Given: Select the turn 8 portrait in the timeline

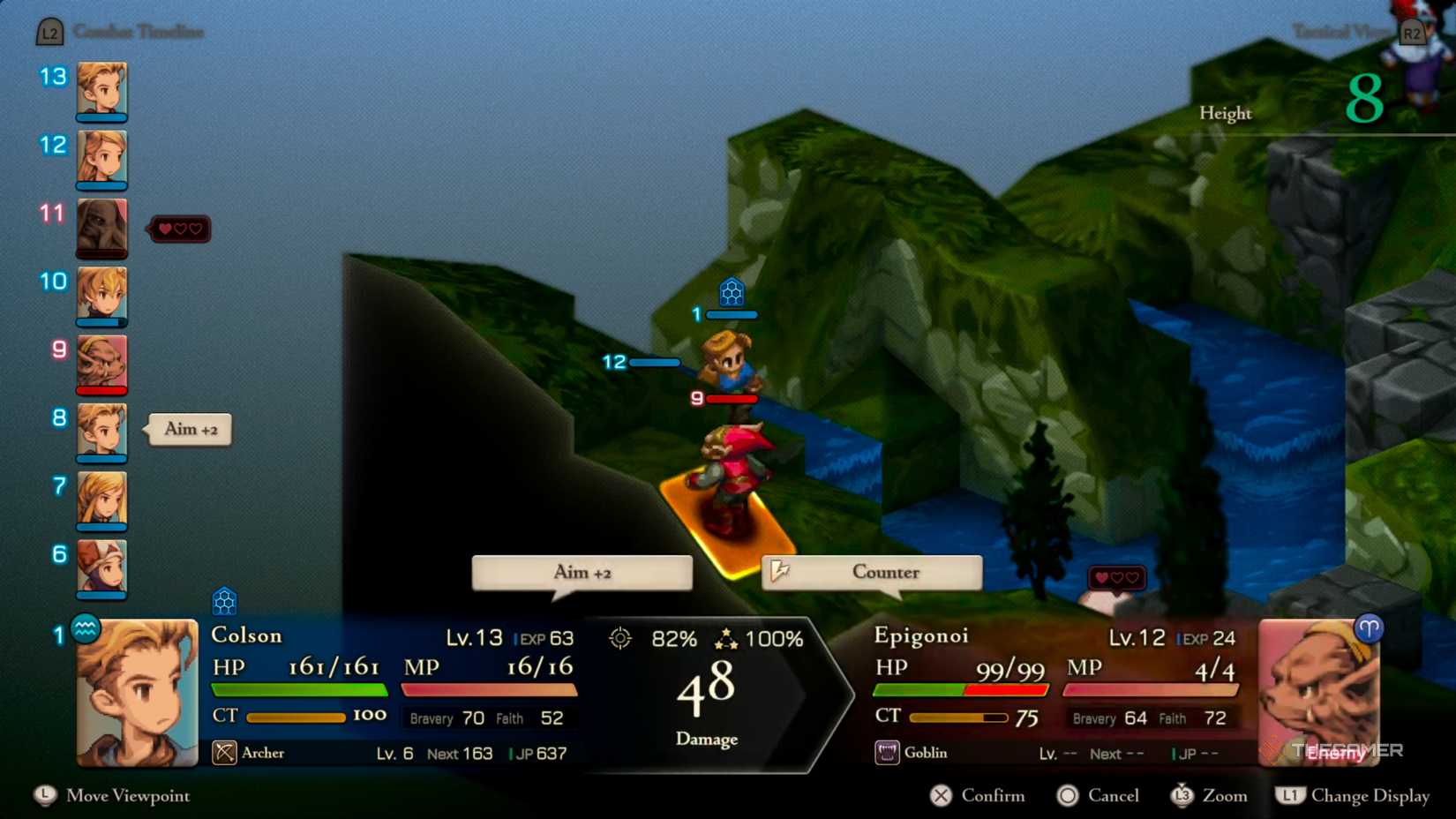Looking at the screenshot, I should tap(101, 432).
